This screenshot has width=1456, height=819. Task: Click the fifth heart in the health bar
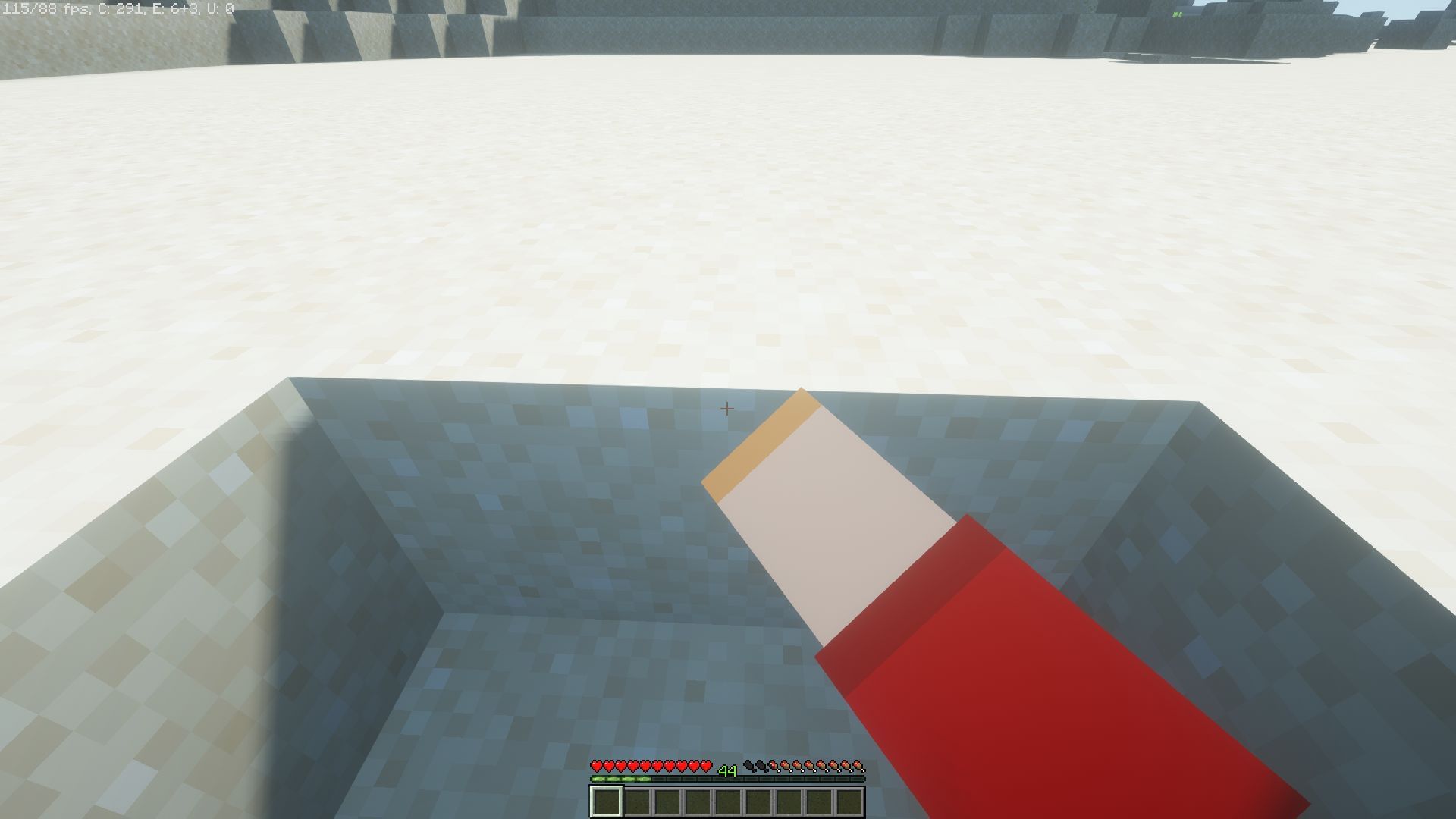tap(644, 767)
